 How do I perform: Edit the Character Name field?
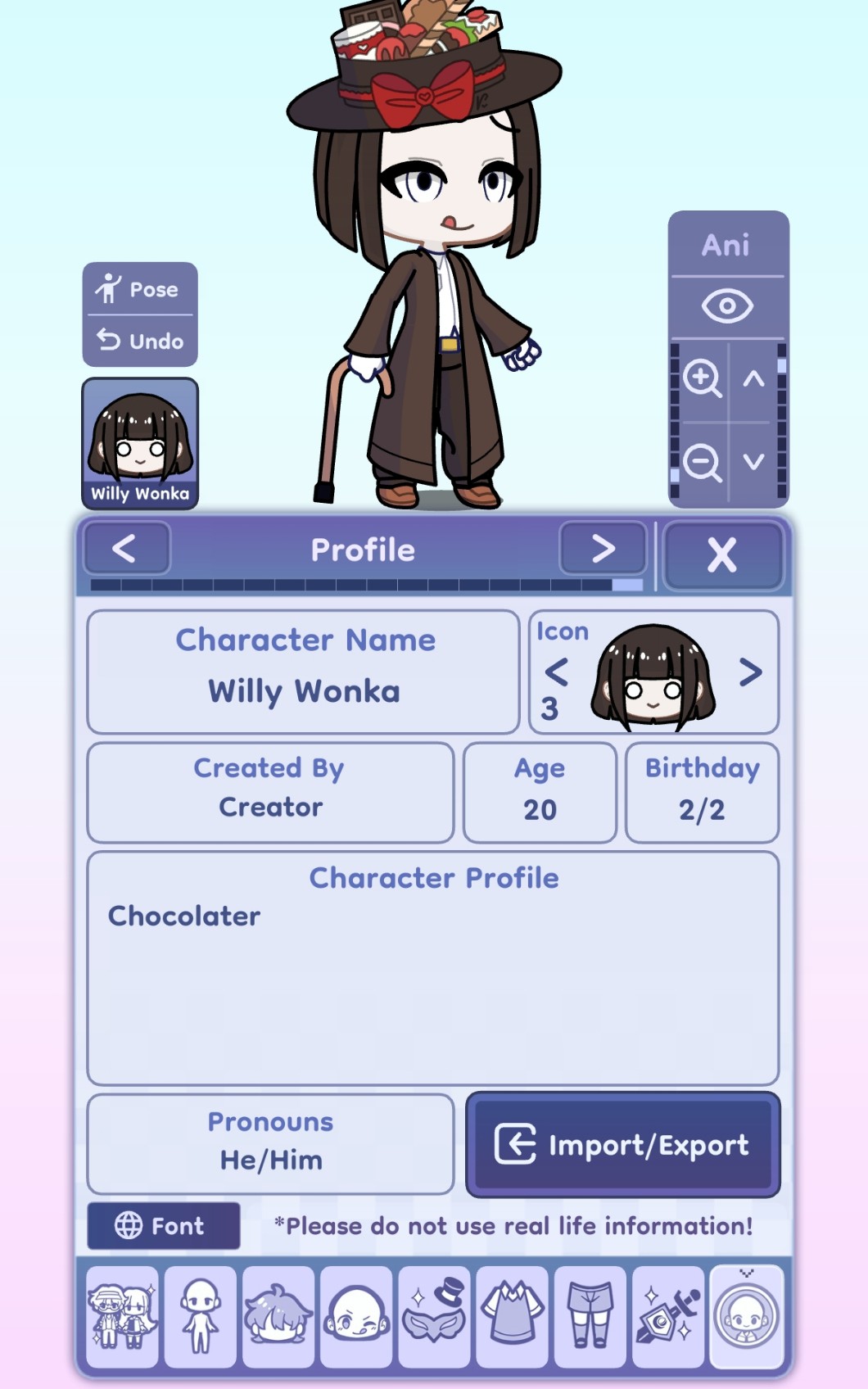click(304, 672)
